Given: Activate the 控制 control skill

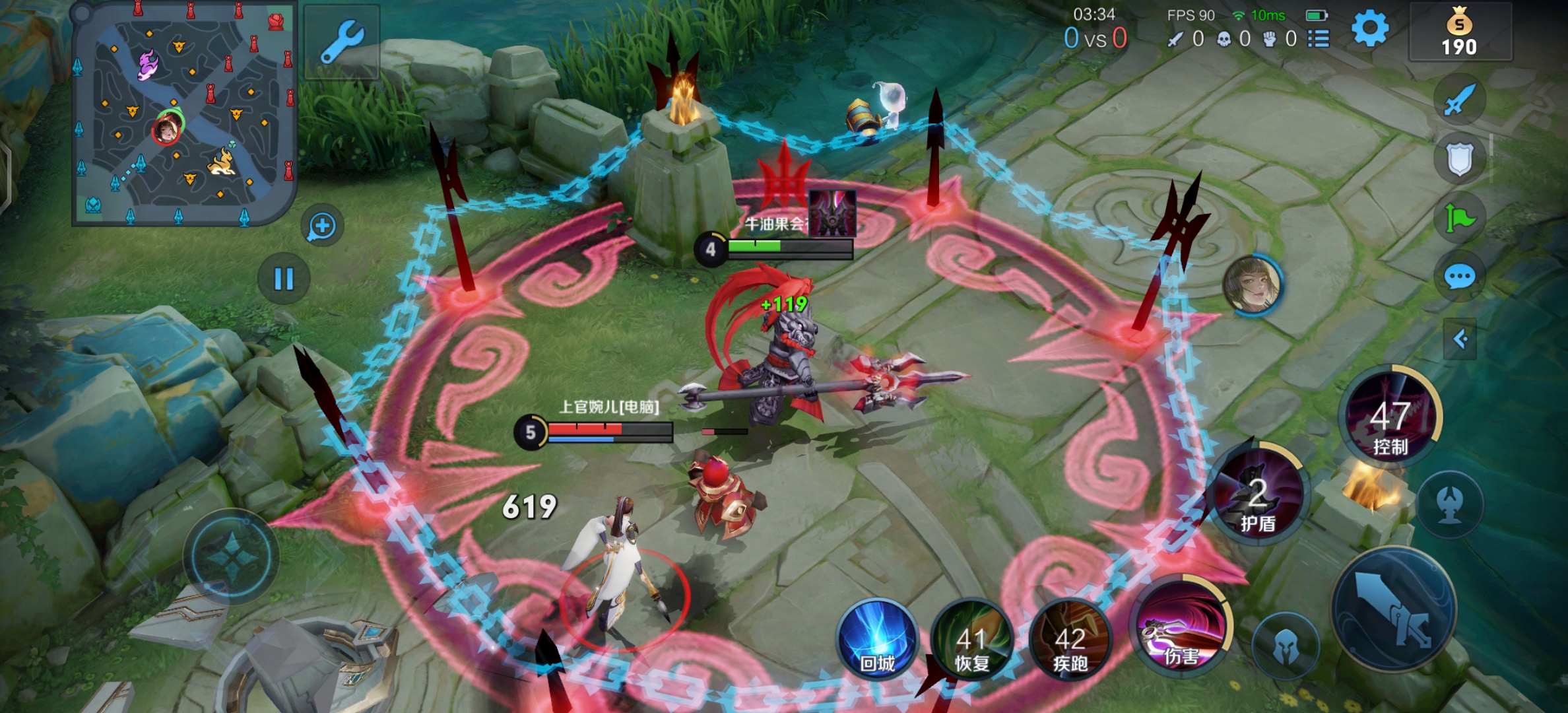Looking at the screenshot, I should 1391,417.
